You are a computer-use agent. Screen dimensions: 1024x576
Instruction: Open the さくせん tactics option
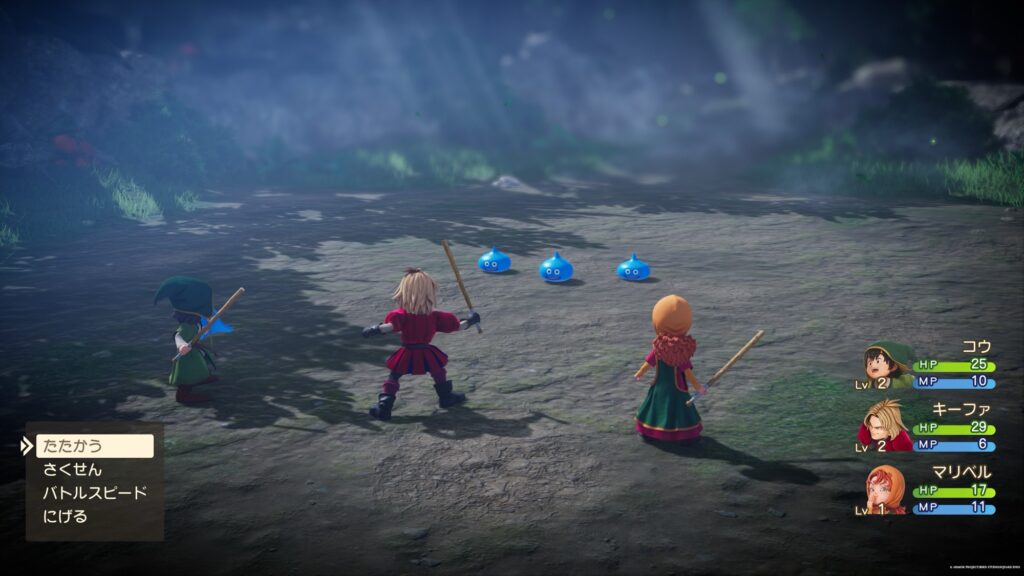(72, 469)
